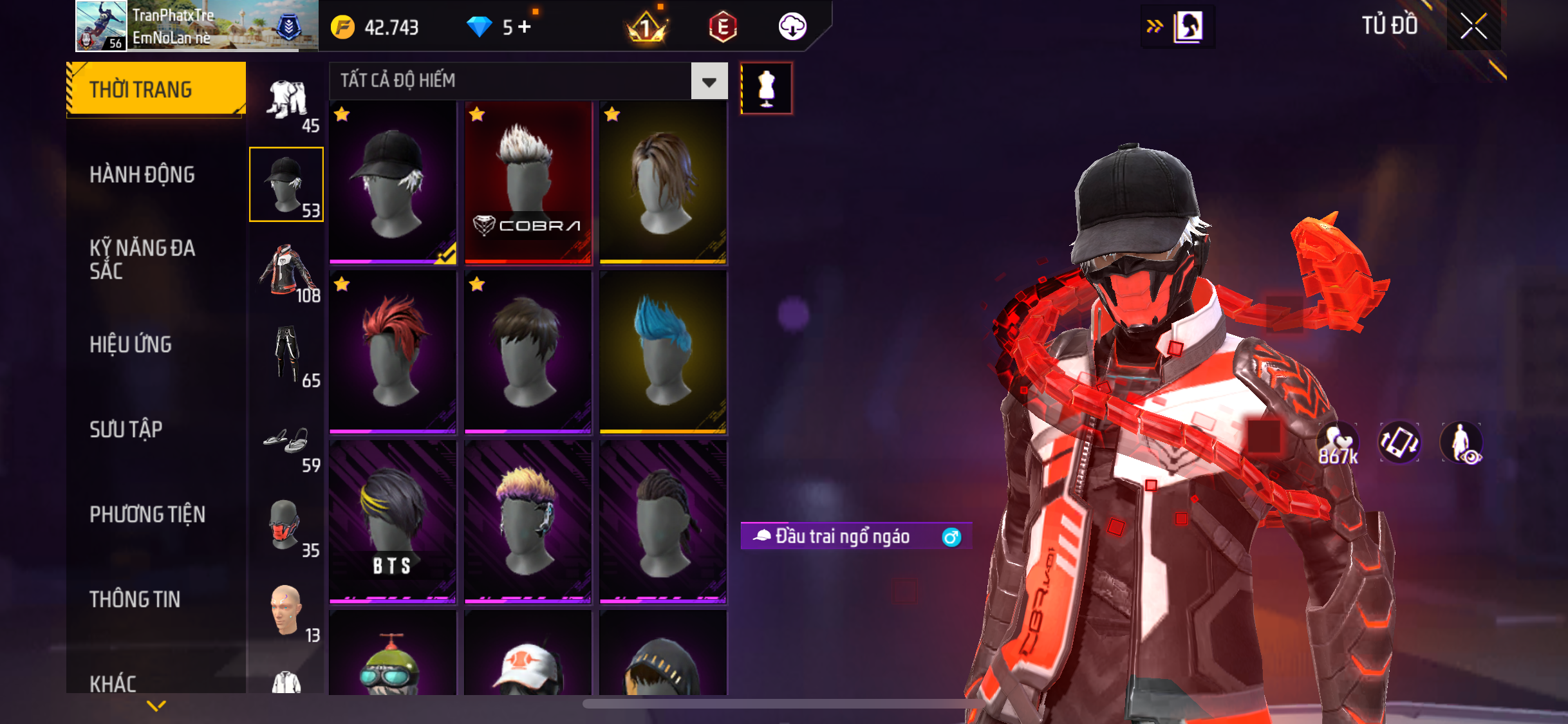Image resolution: width=1568 pixels, height=724 pixels.
Task: Open the Sưu Tập tab
Action: coord(126,429)
